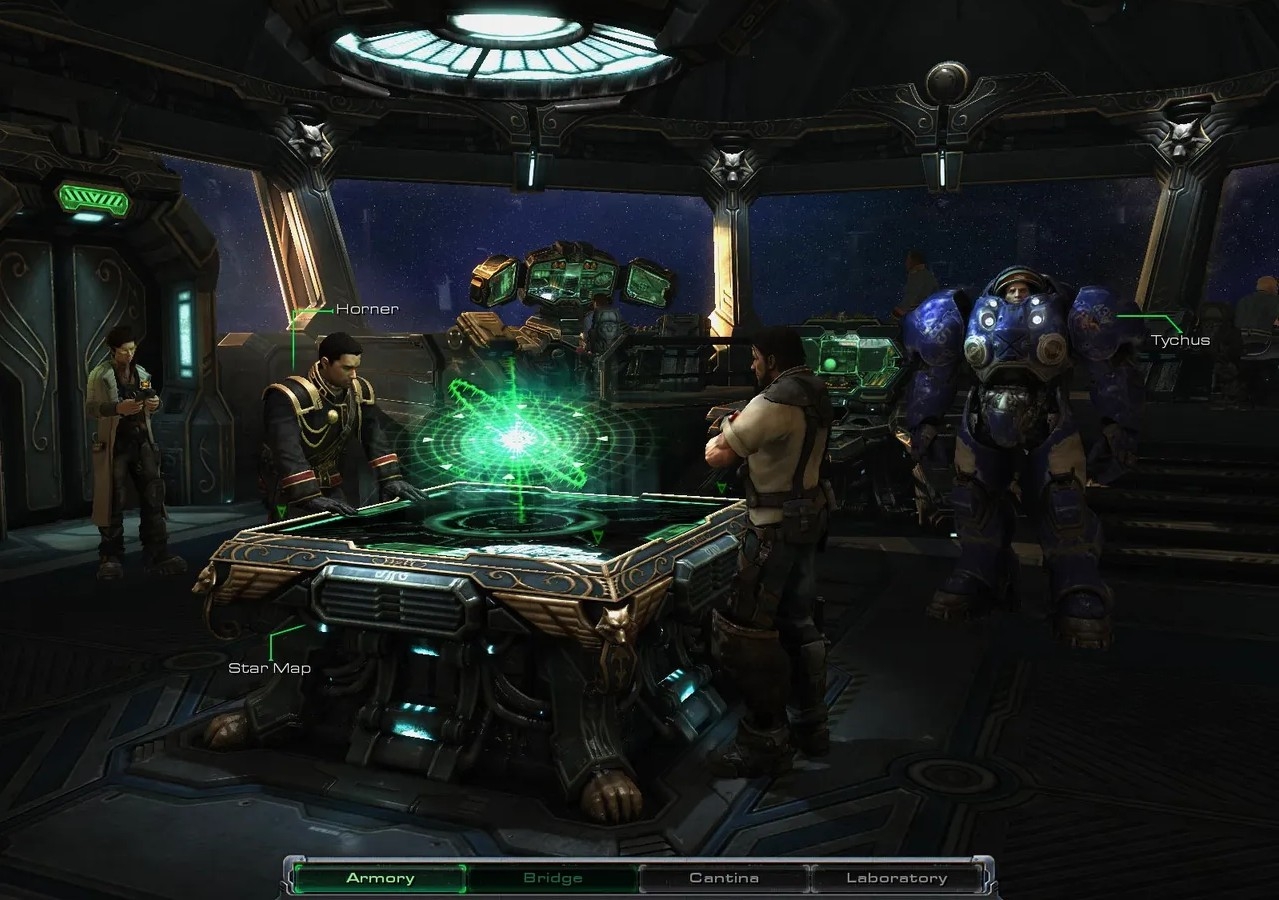The image size is (1279, 900).
Task: Choose the Tychus label
Action: pos(1180,340)
